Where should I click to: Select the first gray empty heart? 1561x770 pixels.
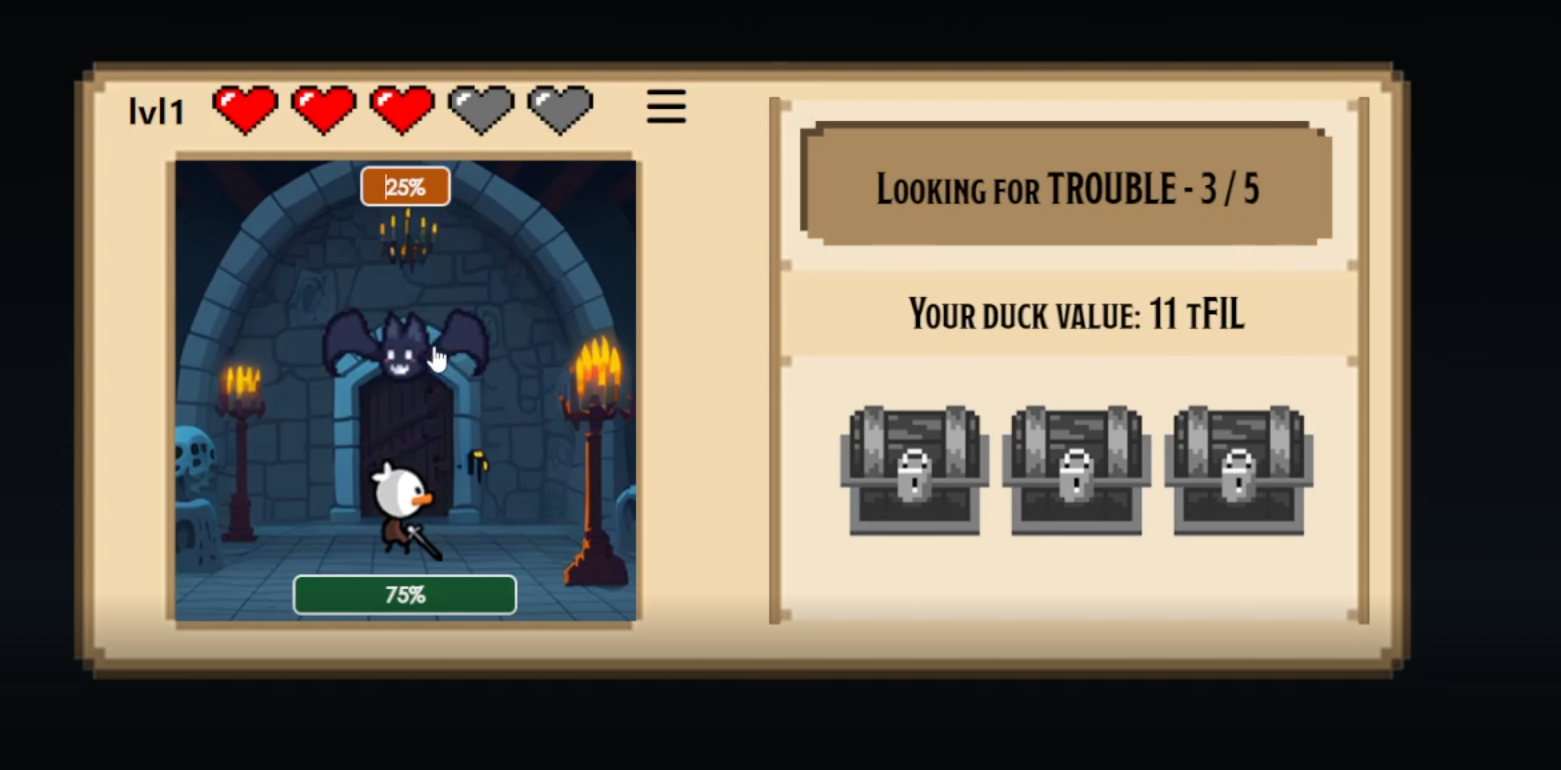[x=481, y=107]
